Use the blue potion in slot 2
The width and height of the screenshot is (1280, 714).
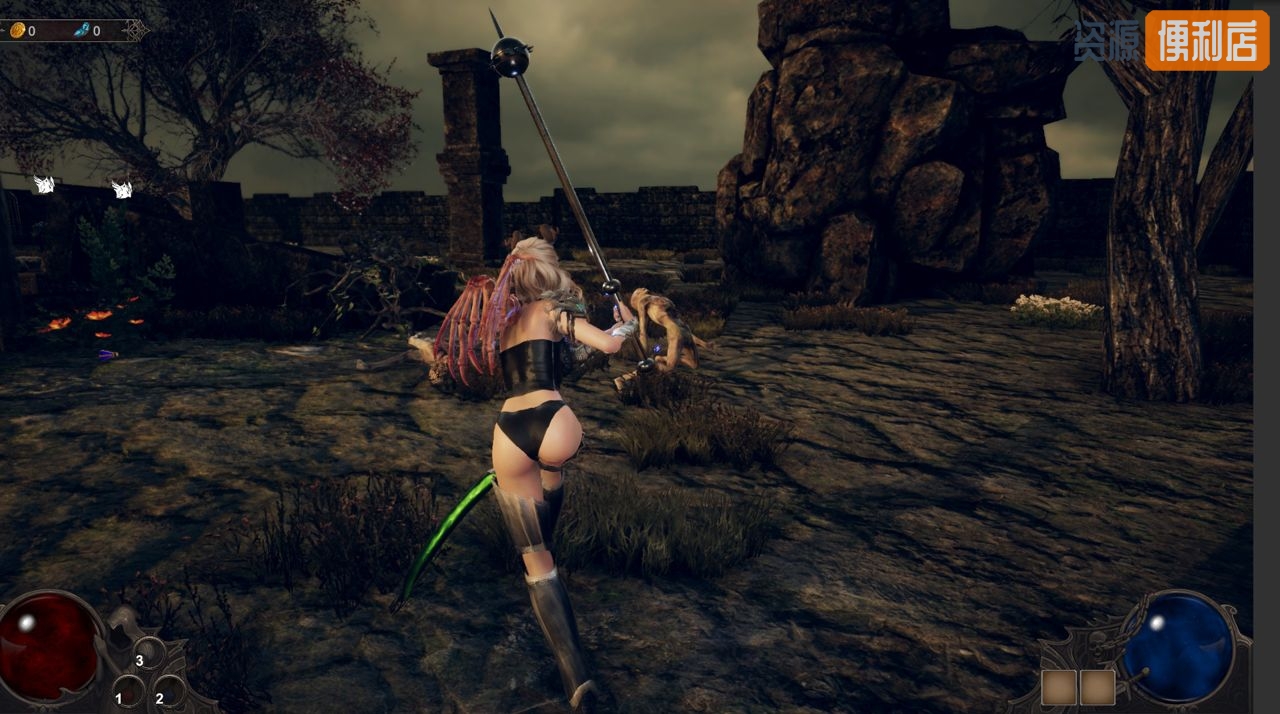click(169, 690)
